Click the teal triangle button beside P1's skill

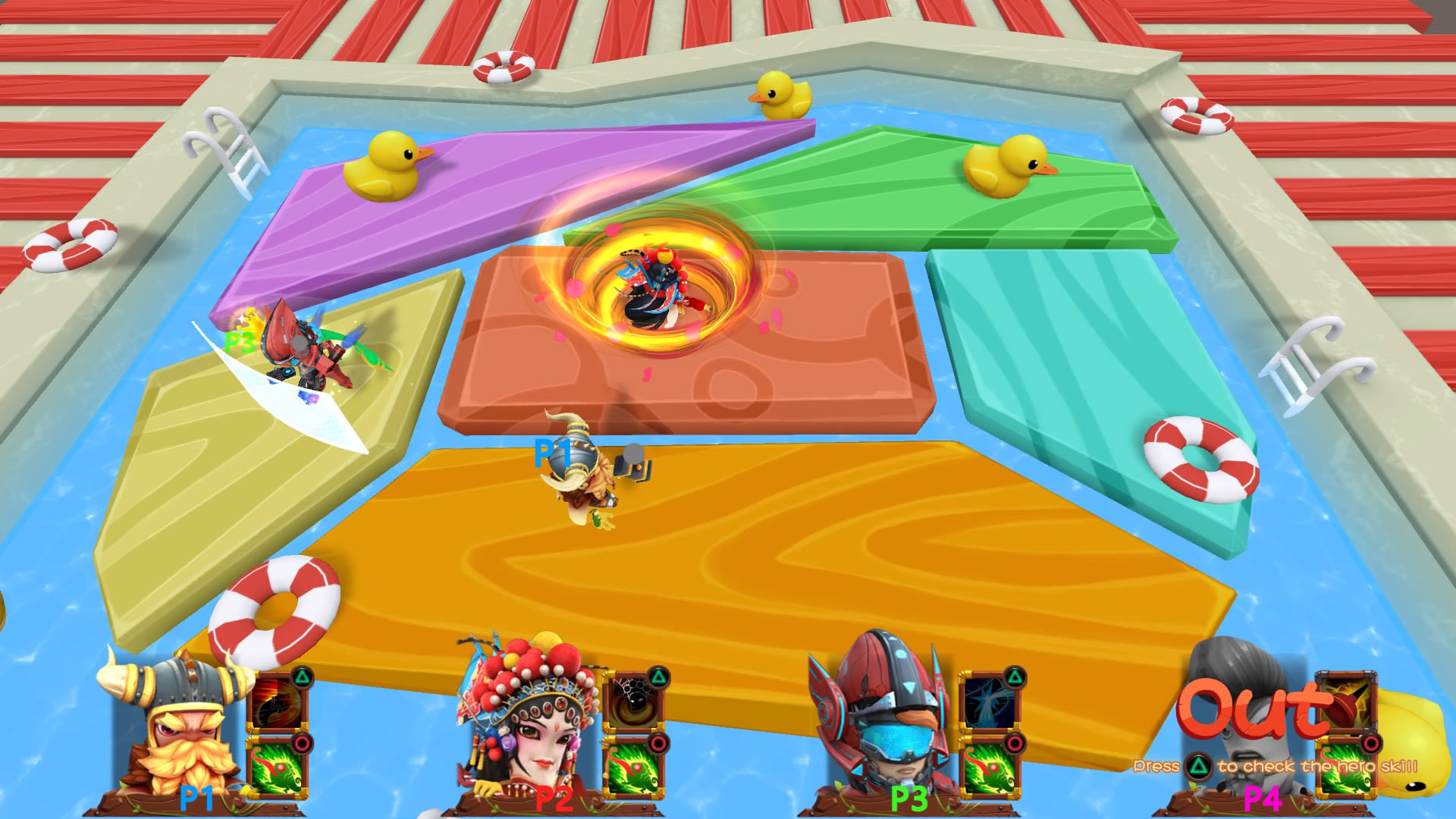301,679
